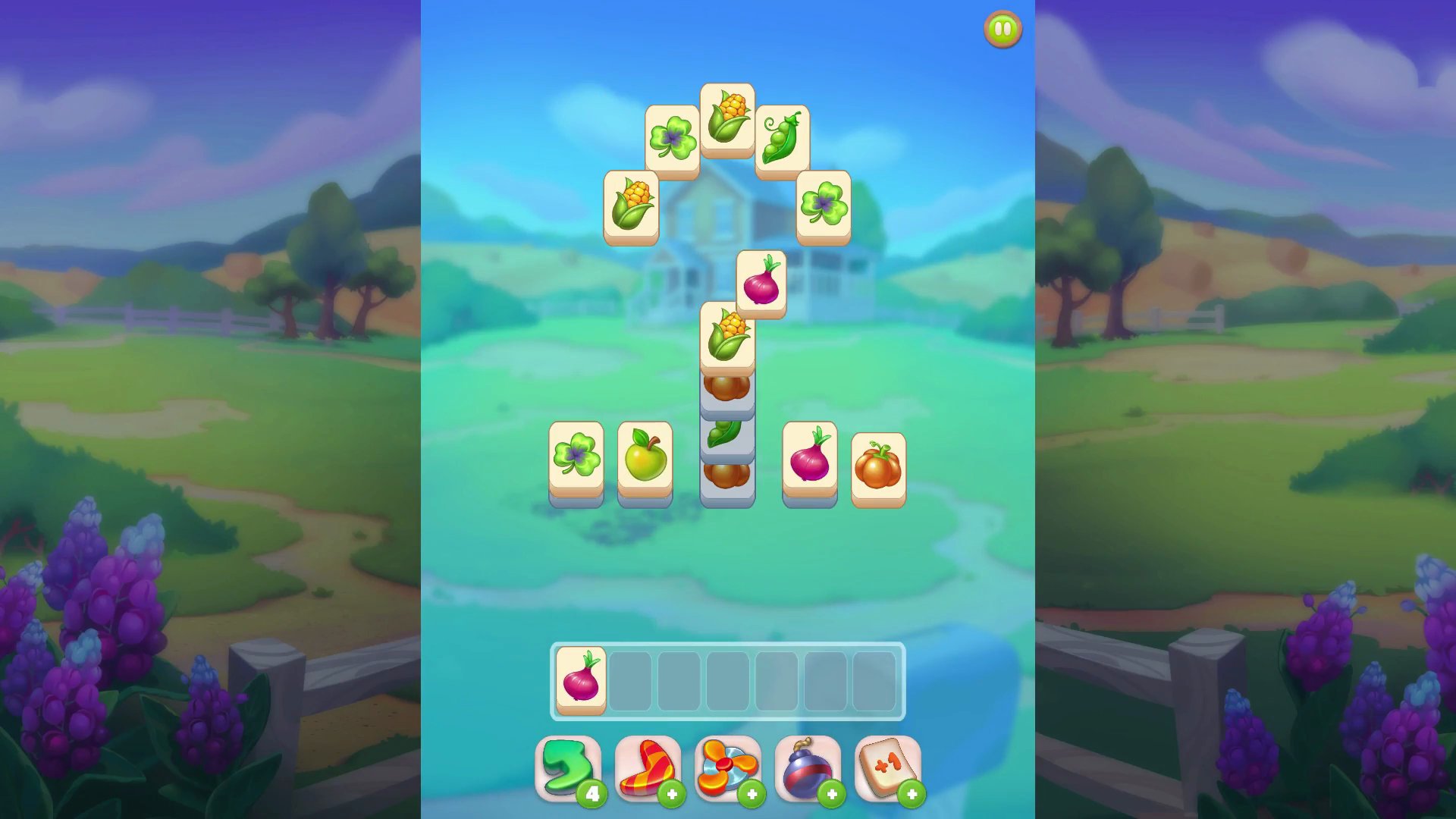Buy more boomerang boosters via green plus
The width and height of the screenshot is (1456, 819).
pos(673,793)
